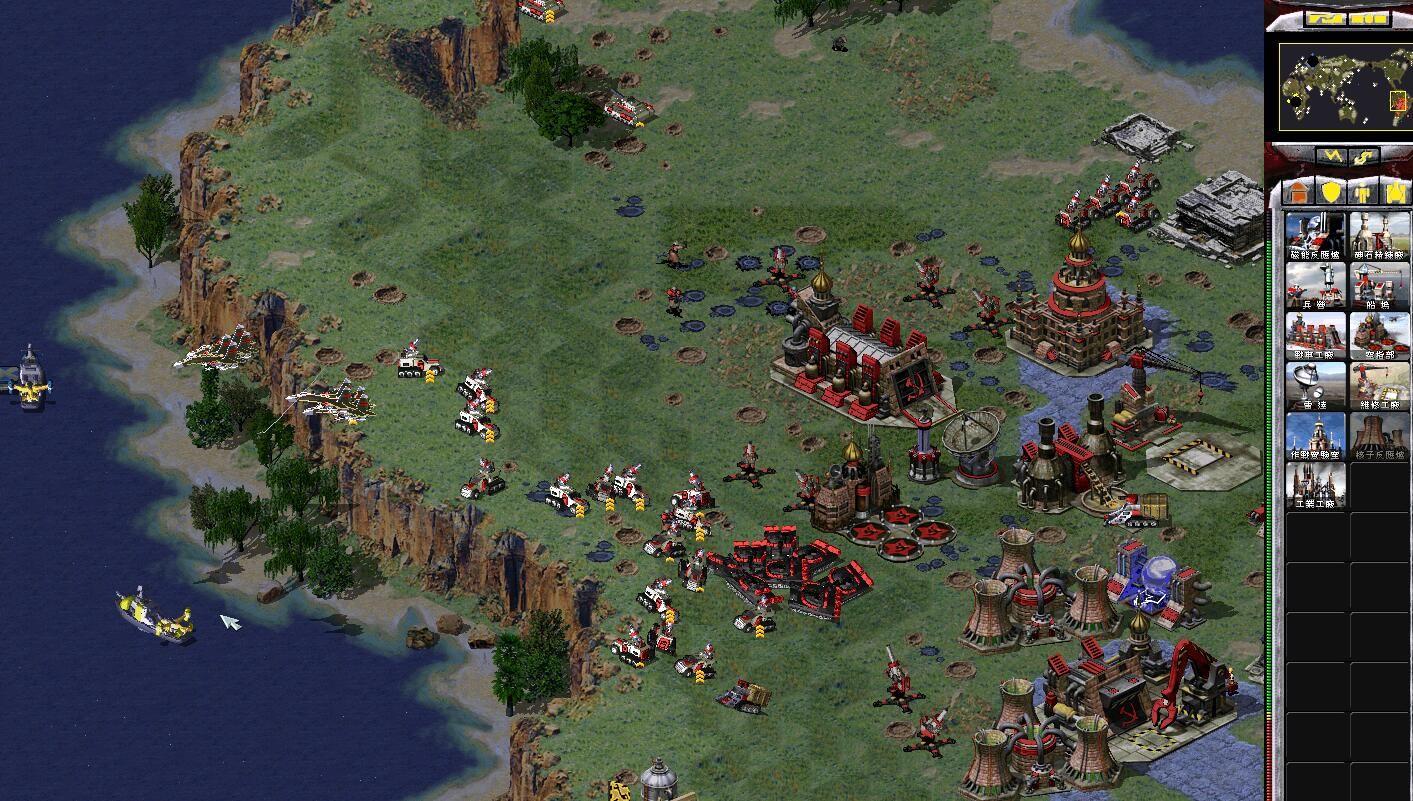
Task: Click the Nuclear Reactor (核子反應爐) icon
Action: (1380, 435)
